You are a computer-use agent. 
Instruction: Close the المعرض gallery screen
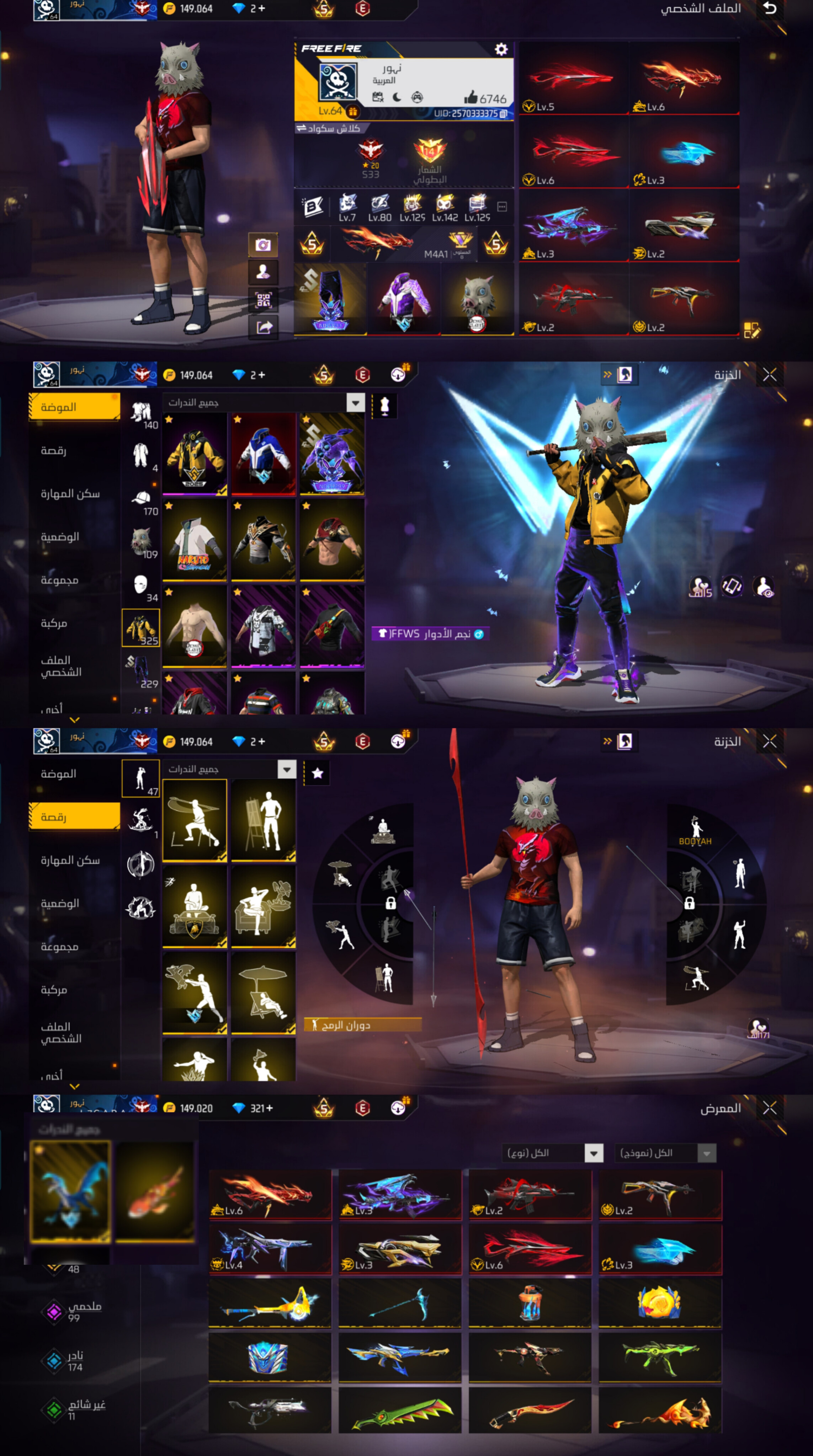point(770,1108)
